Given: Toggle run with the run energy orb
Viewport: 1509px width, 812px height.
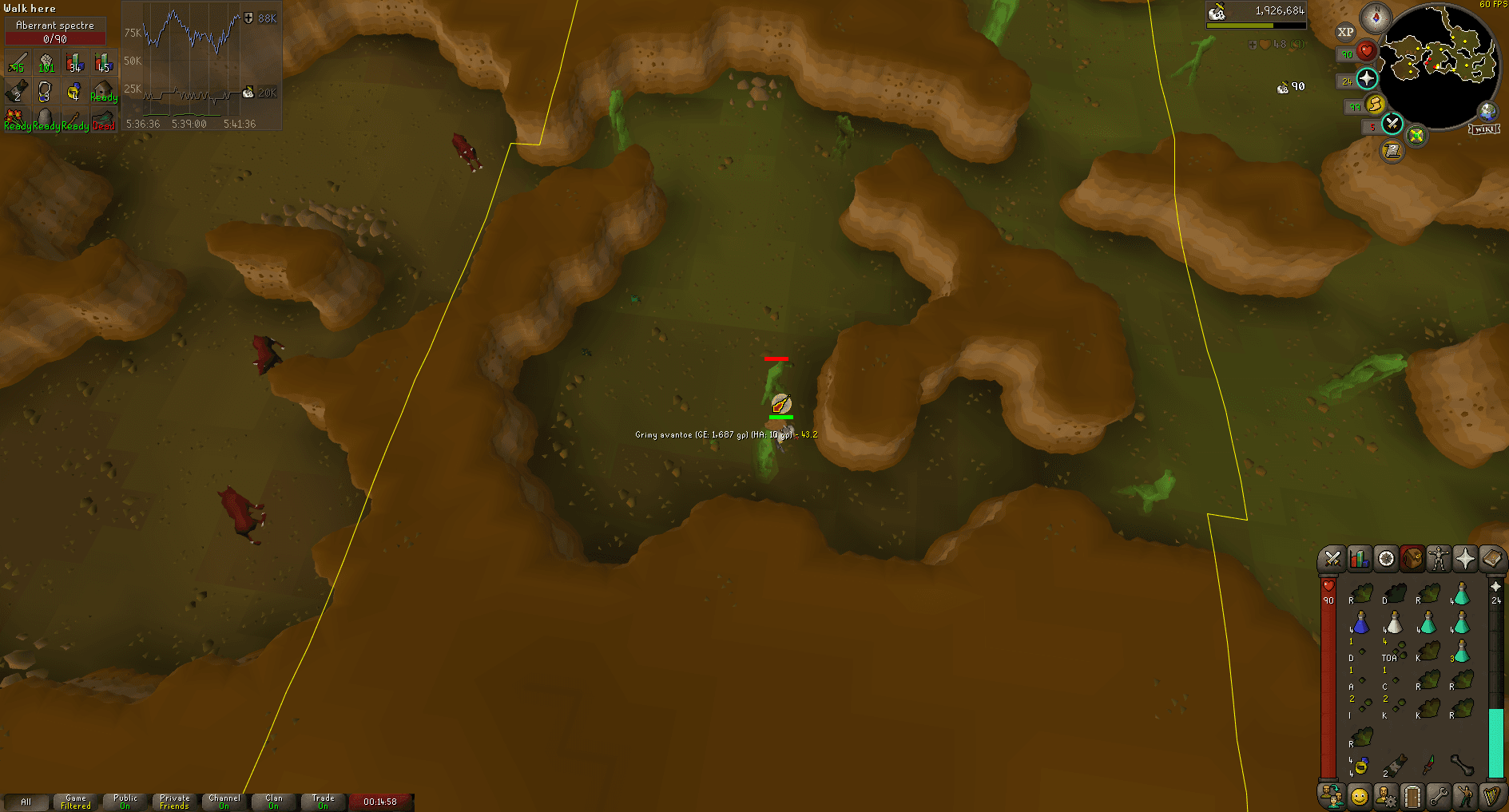Looking at the screenshot, I should coord(1375,104).
